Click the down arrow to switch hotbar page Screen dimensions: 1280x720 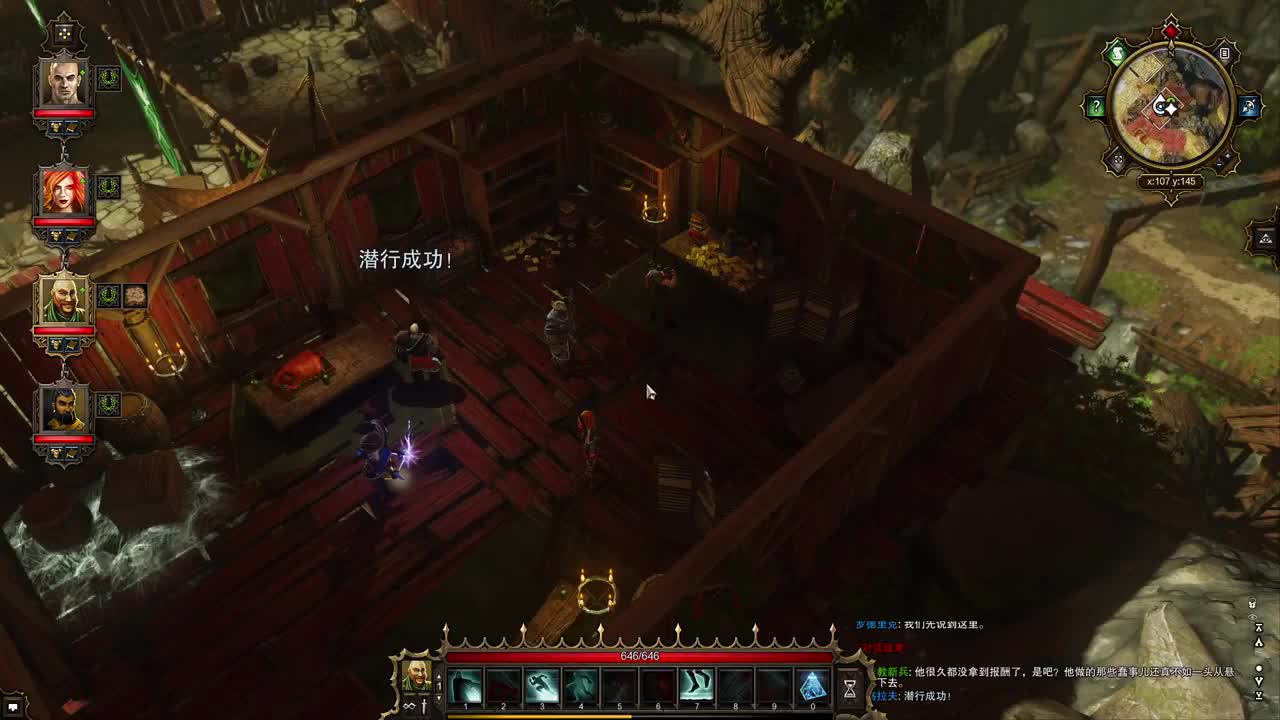[439, 698]
